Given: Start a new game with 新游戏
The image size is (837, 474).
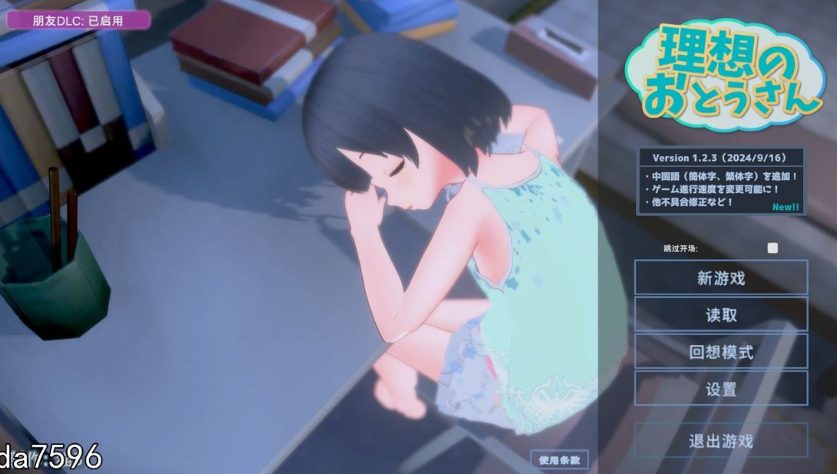Looking at the screenshot, I should coord(721,278).
